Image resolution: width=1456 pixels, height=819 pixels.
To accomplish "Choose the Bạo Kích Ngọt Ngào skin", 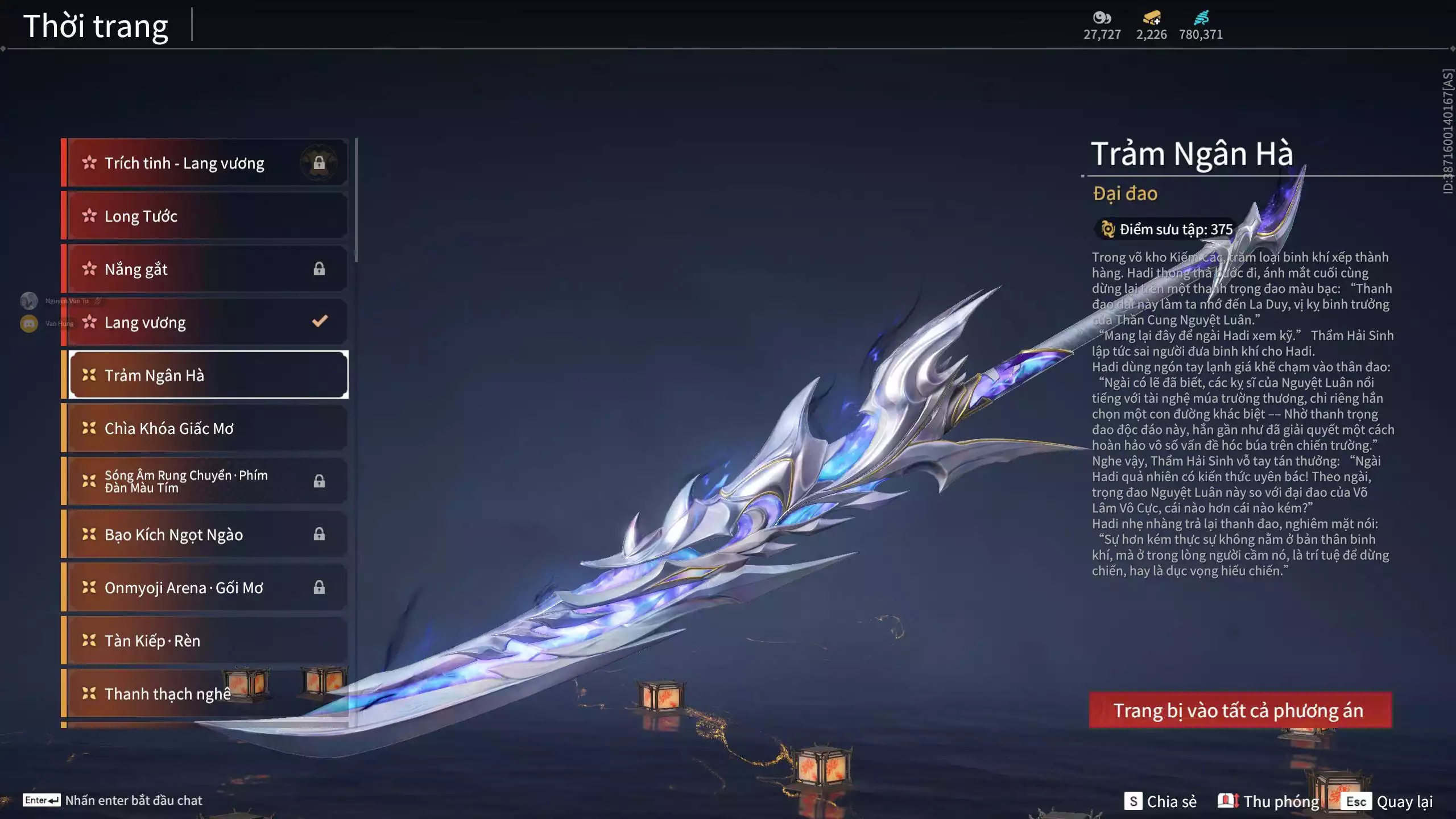I will coord(207,535).
